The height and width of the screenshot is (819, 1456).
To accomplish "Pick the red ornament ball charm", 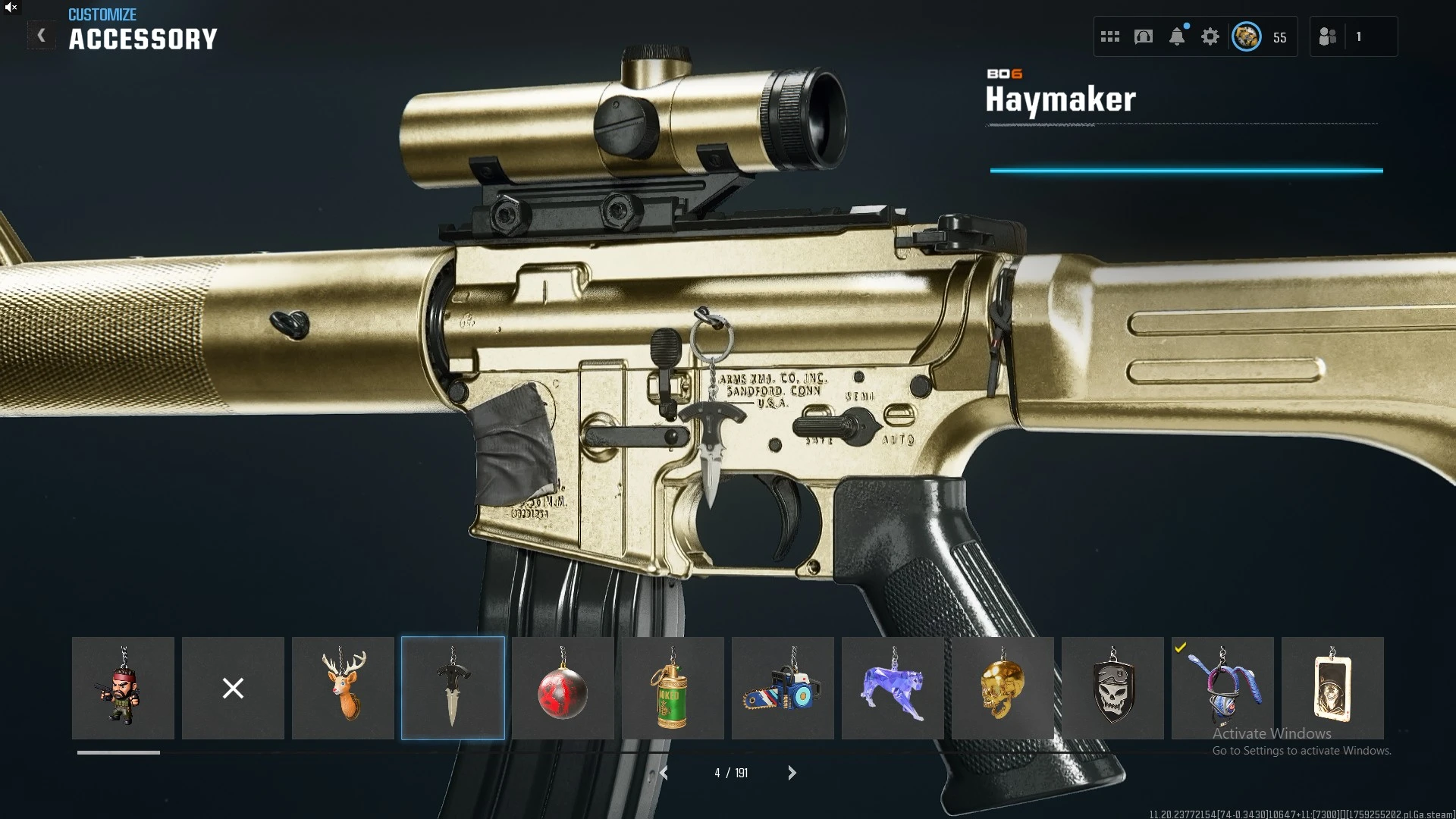I will 563,688.
